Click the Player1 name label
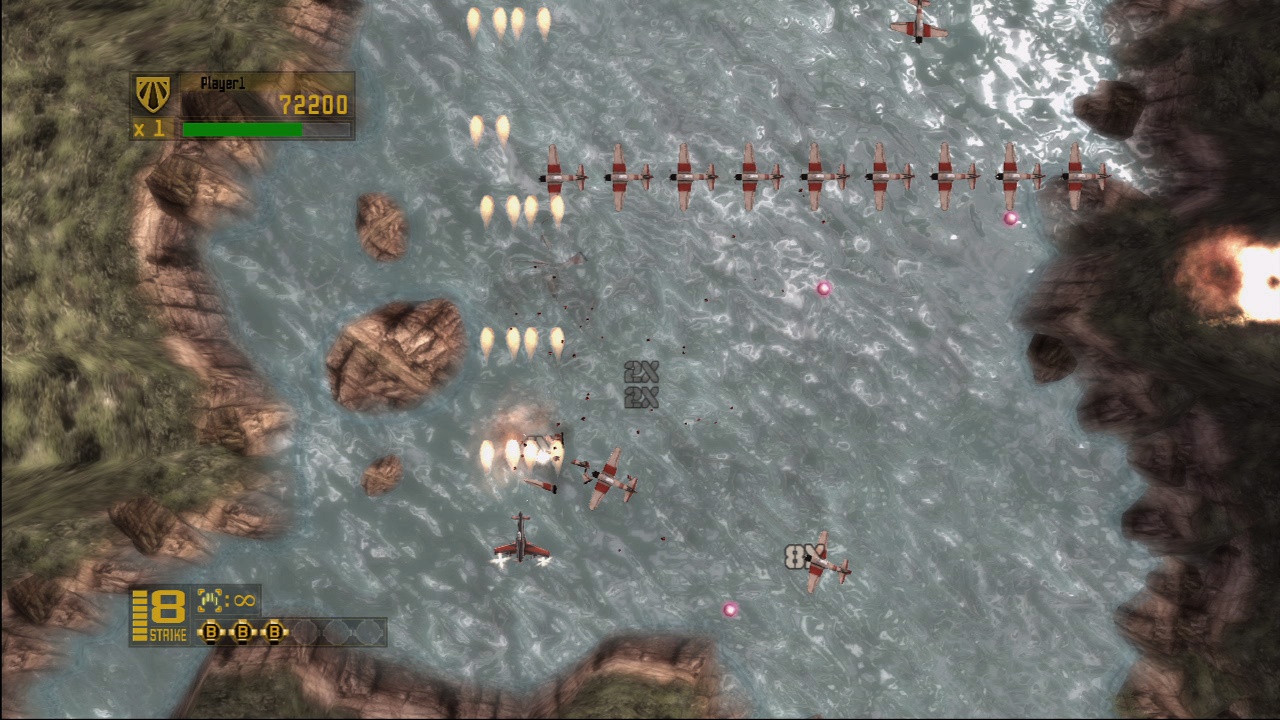The height and width of the screenshot is (720, 1280). coord(222,84)
